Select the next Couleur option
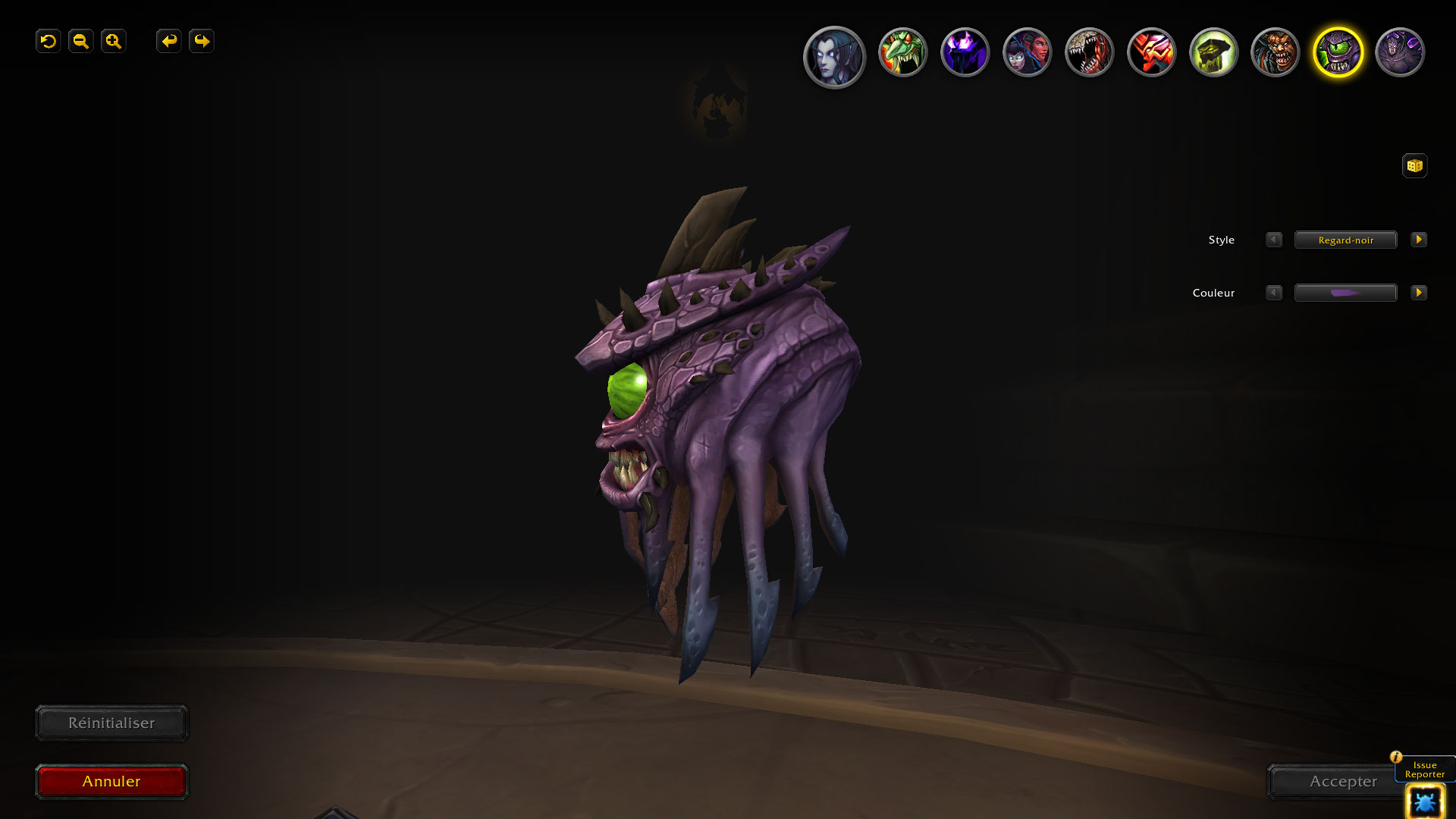The width and height of the screenshot is (1456, 819). [x=1419, y=293]
